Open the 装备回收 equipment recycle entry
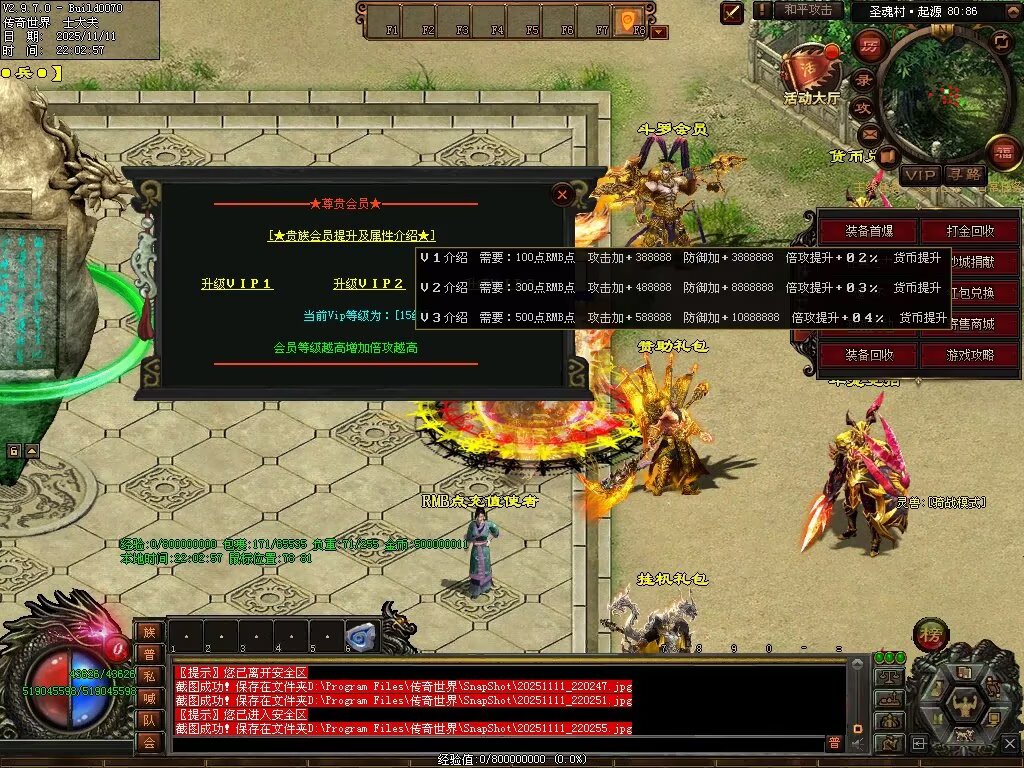Screen dimensions: 1024x768 click(x=868, y=355)
